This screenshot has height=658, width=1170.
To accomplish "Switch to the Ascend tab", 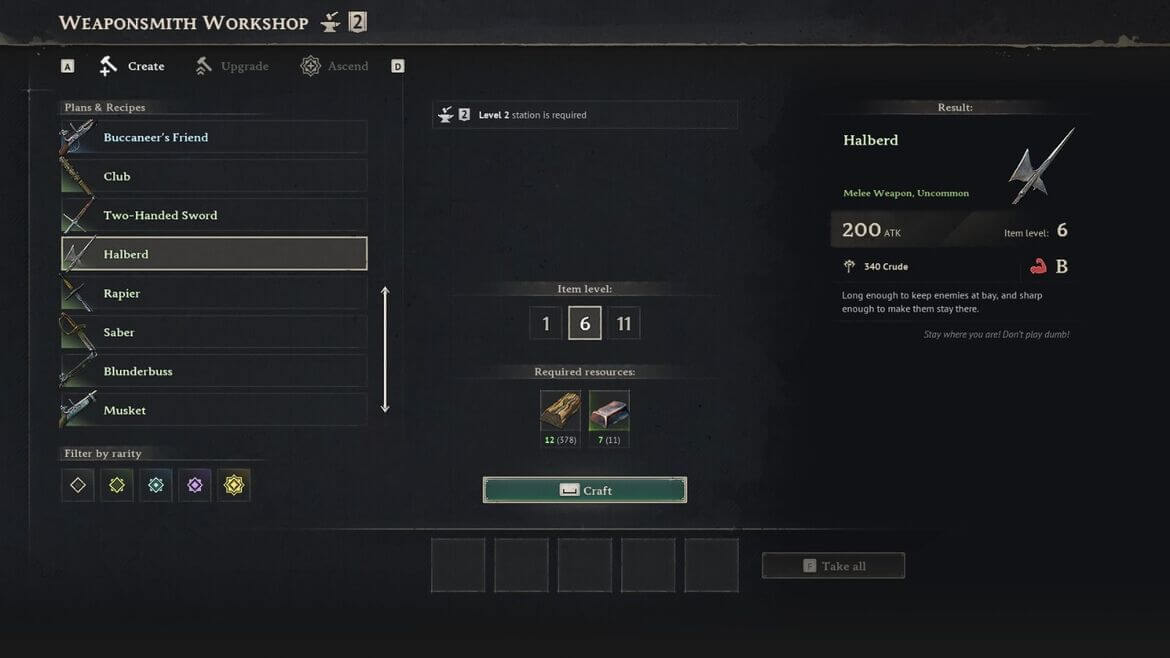I will (335, 66).
